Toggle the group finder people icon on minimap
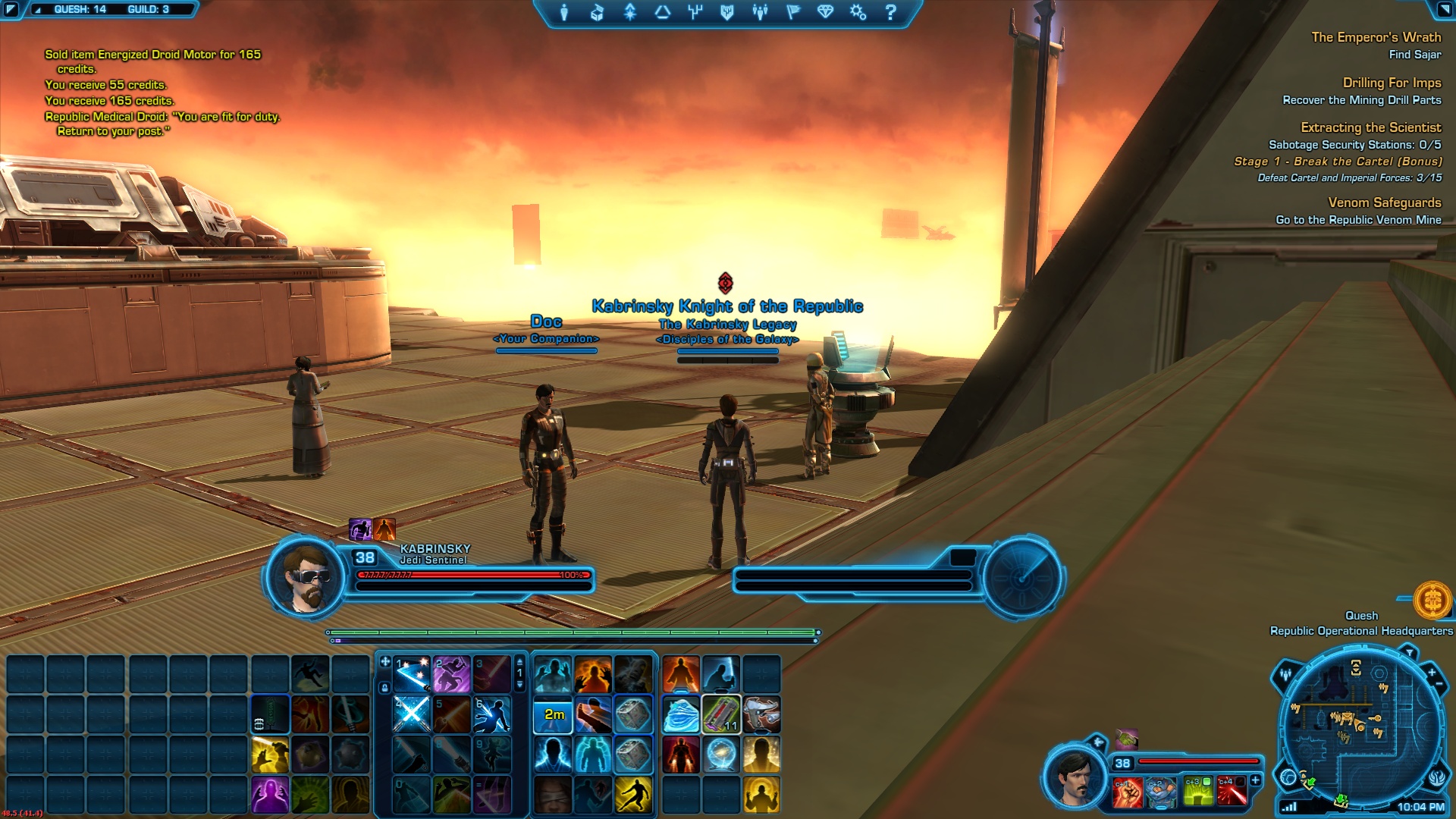Screen dimensions: 1456x819 (x=1285, y=674)
